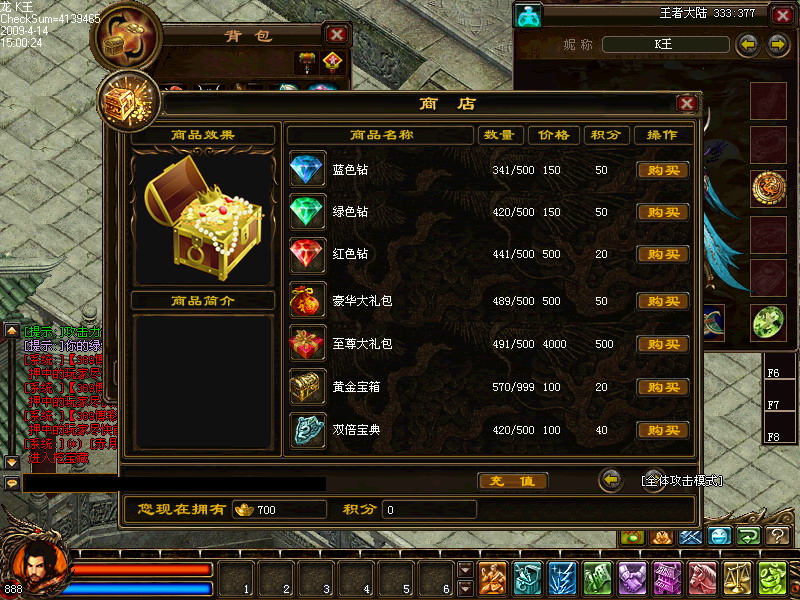
Task: Buy the 双倍宝典 double tome
Action: pos(663,431)
